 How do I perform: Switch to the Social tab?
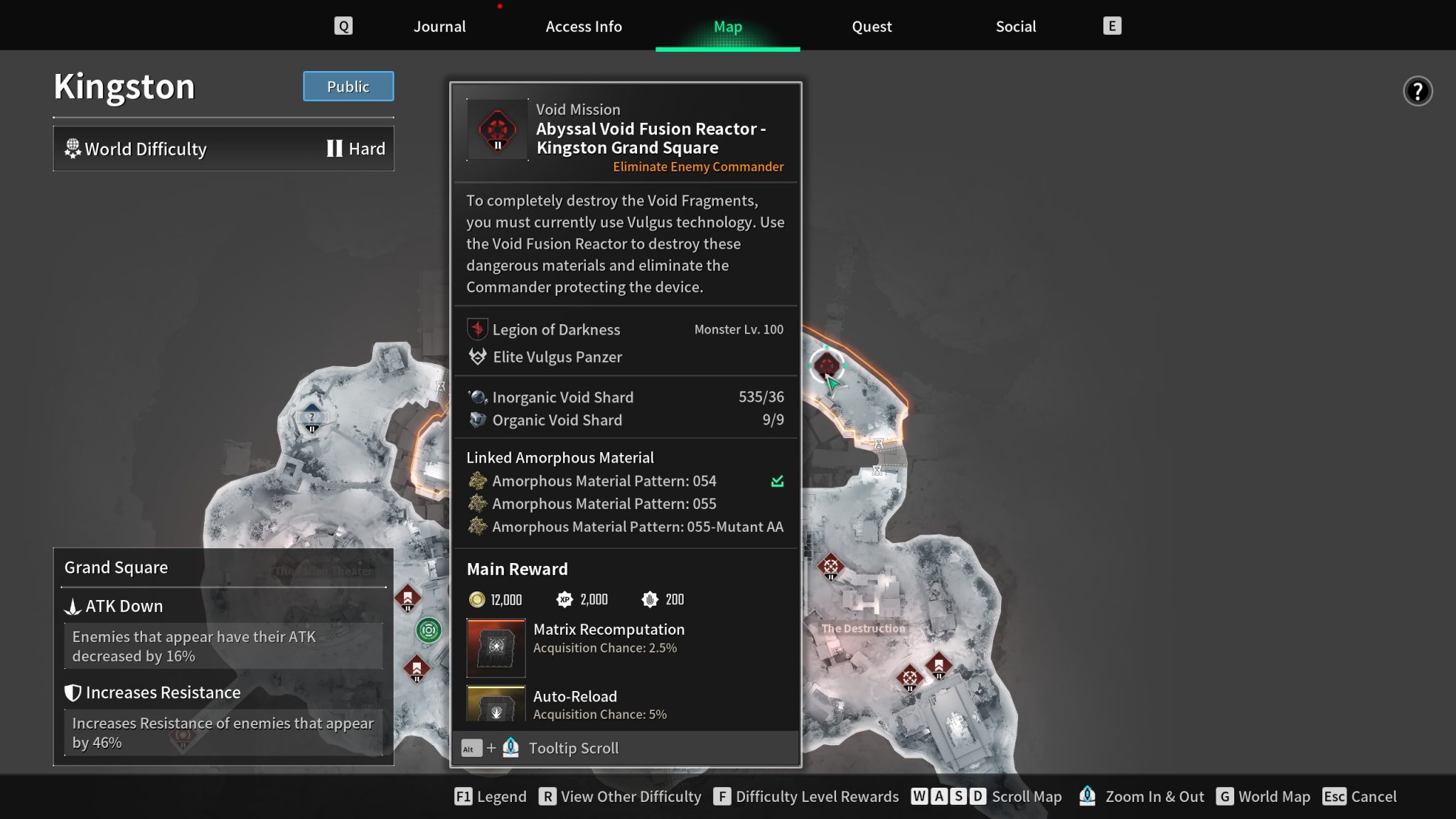[1015, 26]
